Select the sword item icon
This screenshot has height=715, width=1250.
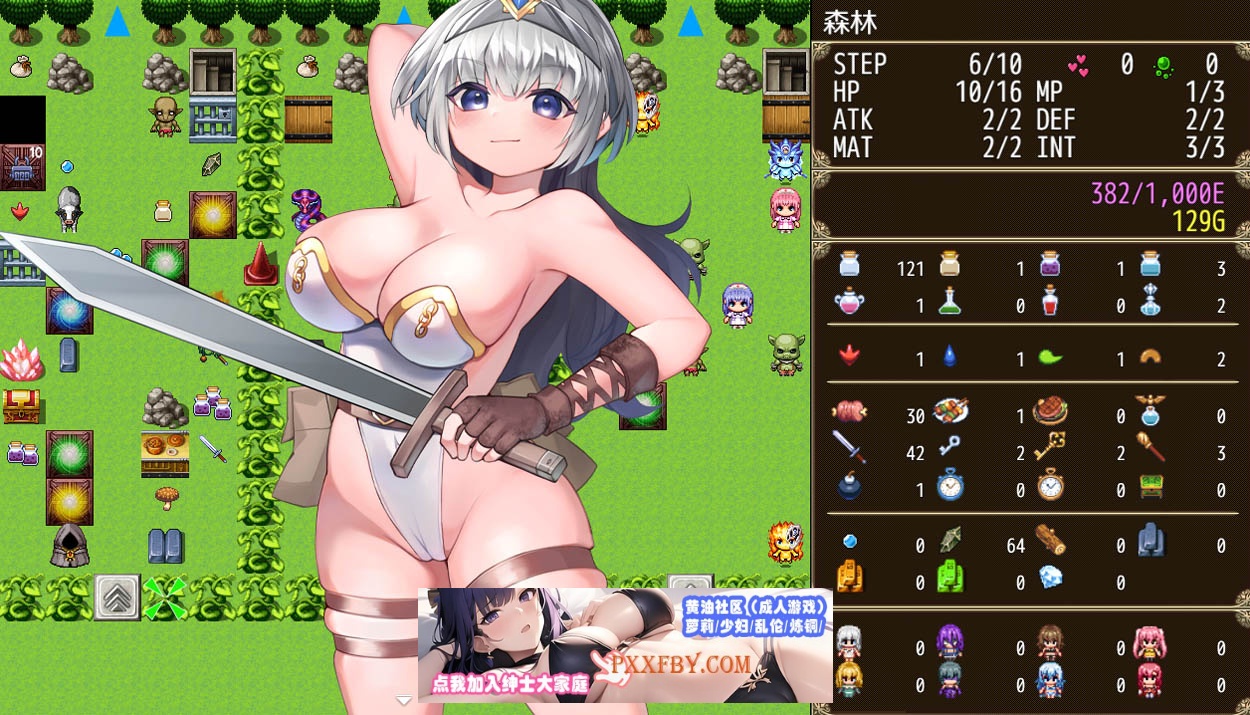[x=849, y=448]
